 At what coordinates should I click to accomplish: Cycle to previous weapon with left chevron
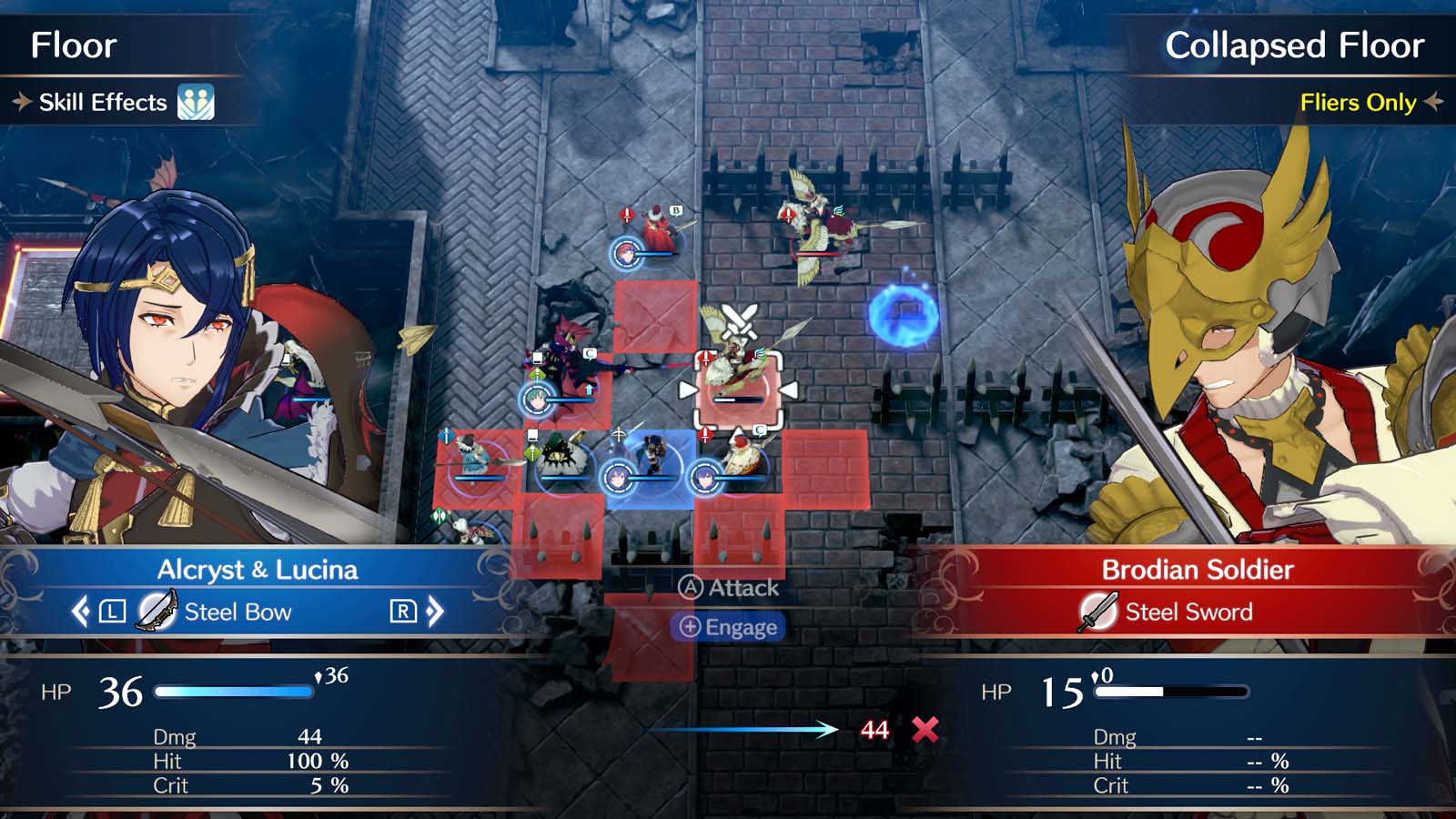[80, 612]
